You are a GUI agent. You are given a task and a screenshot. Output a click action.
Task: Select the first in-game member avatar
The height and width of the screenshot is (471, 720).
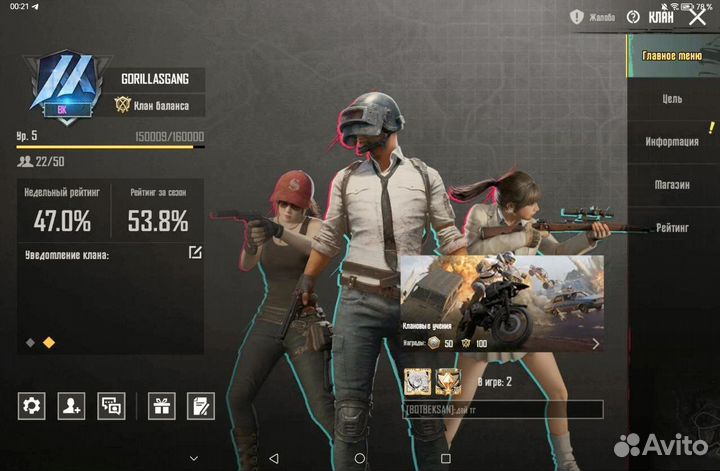(416, 381)
